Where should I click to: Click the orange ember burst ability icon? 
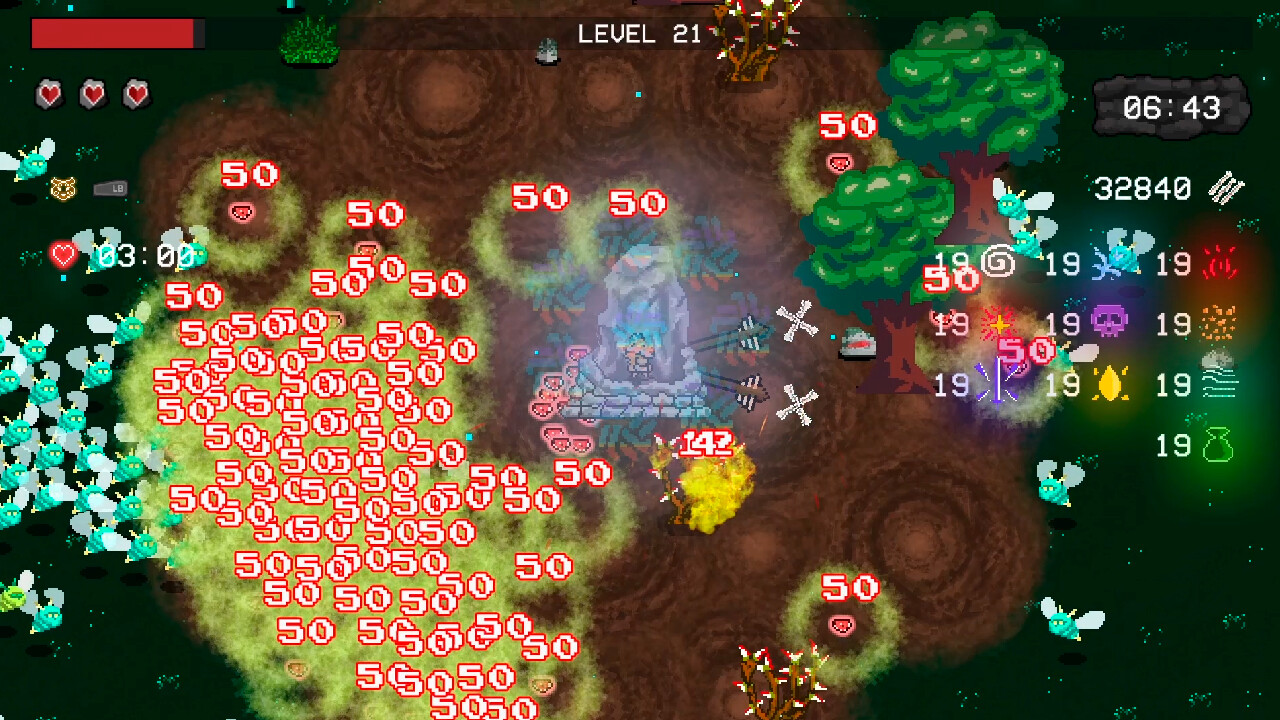(1217, 323)
